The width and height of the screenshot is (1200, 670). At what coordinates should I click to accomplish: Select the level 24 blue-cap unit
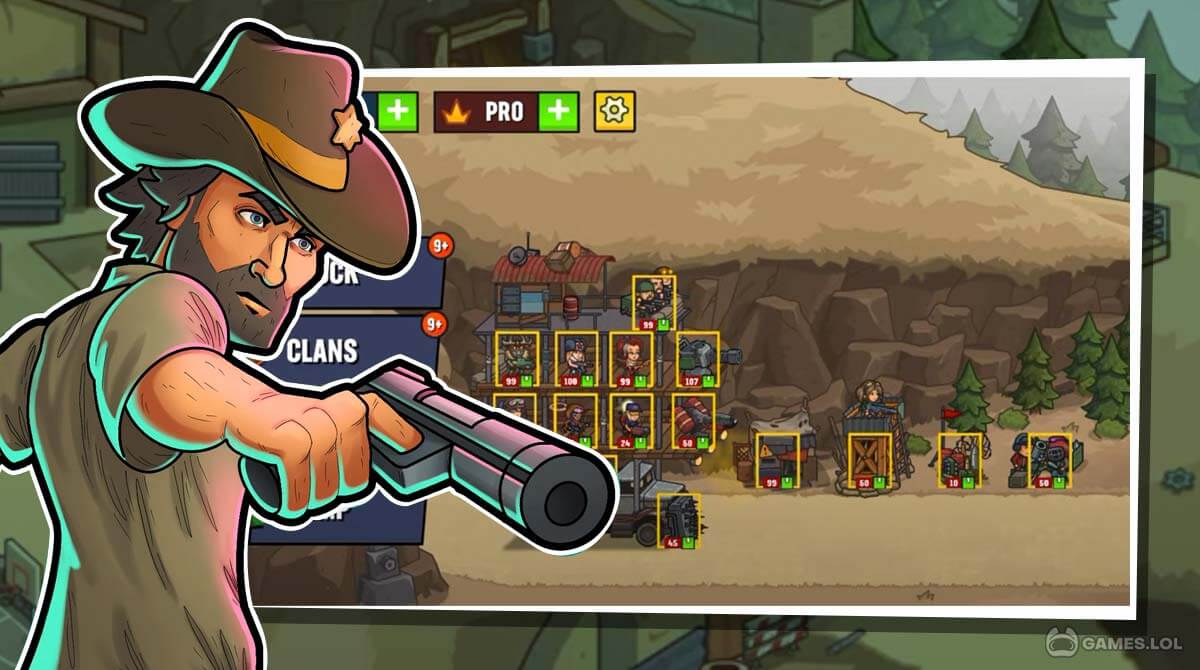(631, 420)
